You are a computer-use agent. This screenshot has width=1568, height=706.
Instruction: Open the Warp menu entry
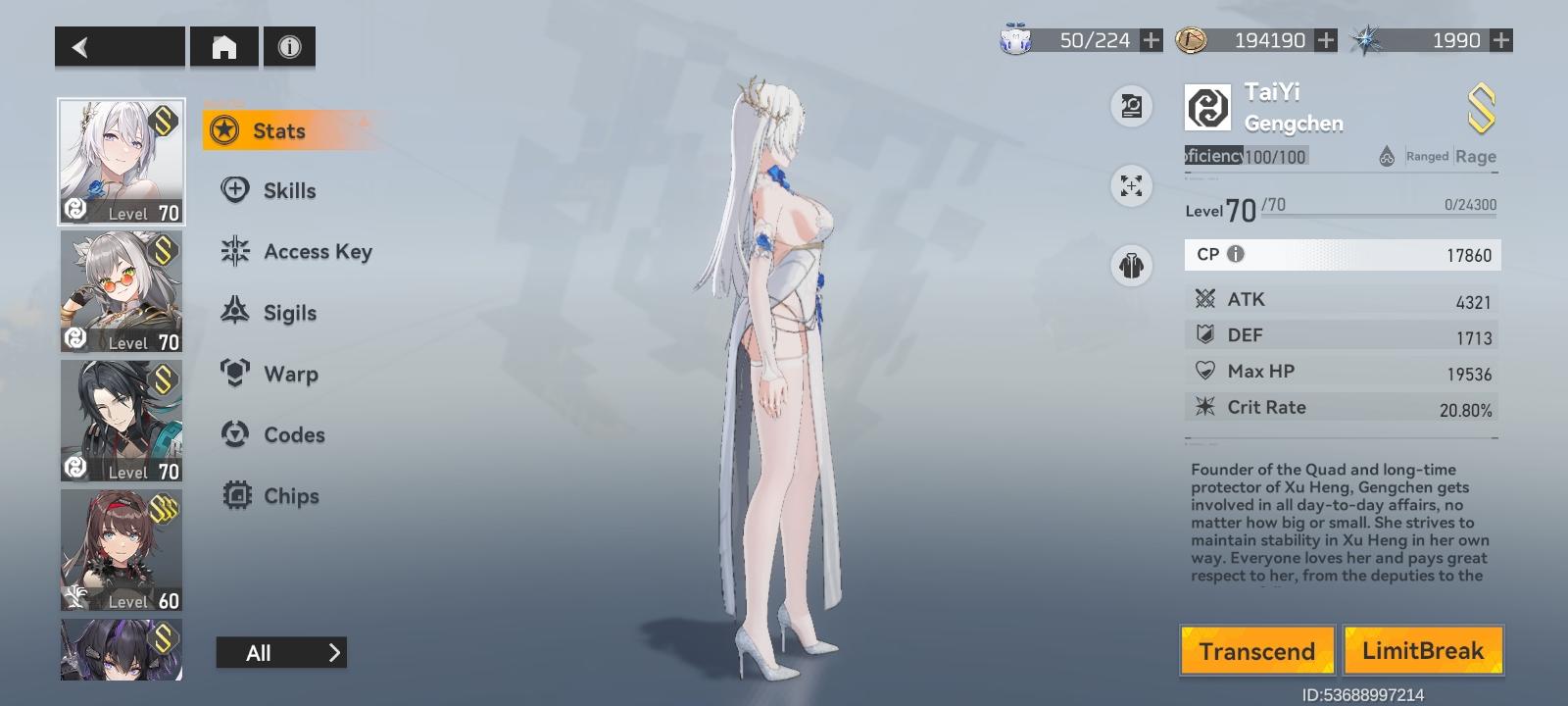290,374
